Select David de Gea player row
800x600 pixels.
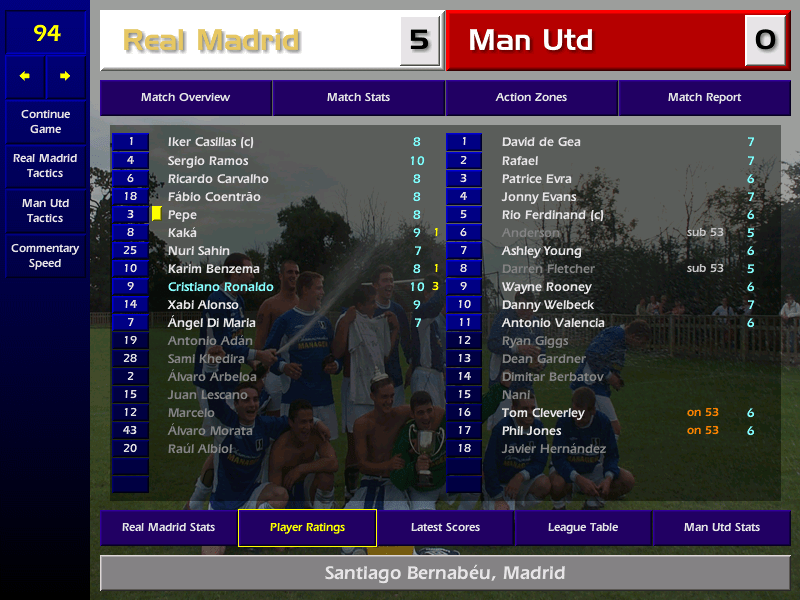(541, 142)
